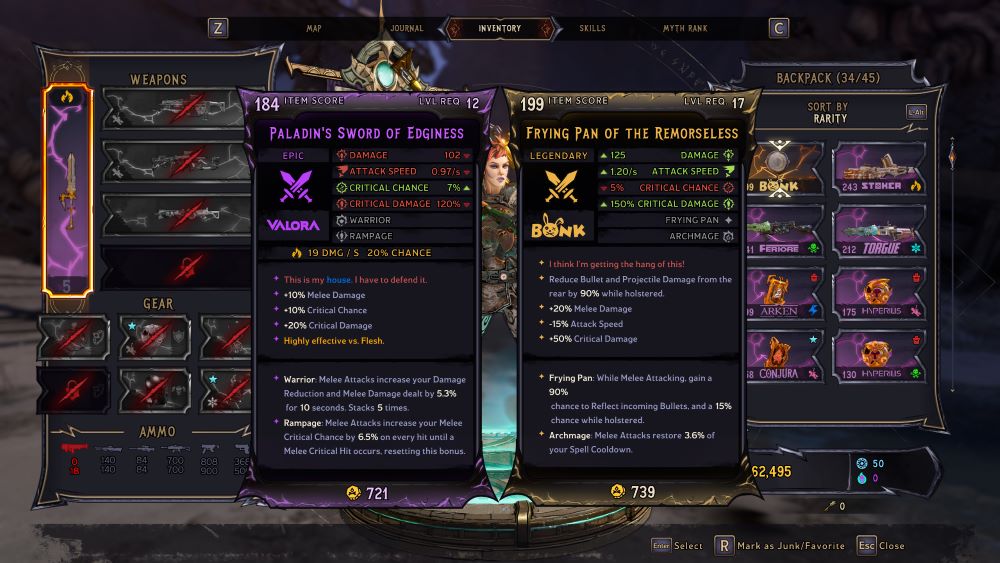Select the Inventory tab

(499, 28)
